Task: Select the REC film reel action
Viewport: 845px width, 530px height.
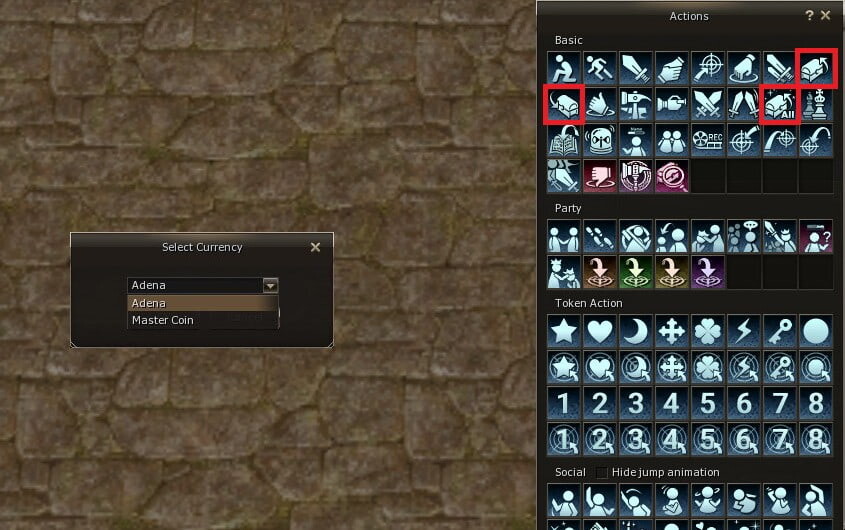Action: pyautogui.click(x=707, y=140)
